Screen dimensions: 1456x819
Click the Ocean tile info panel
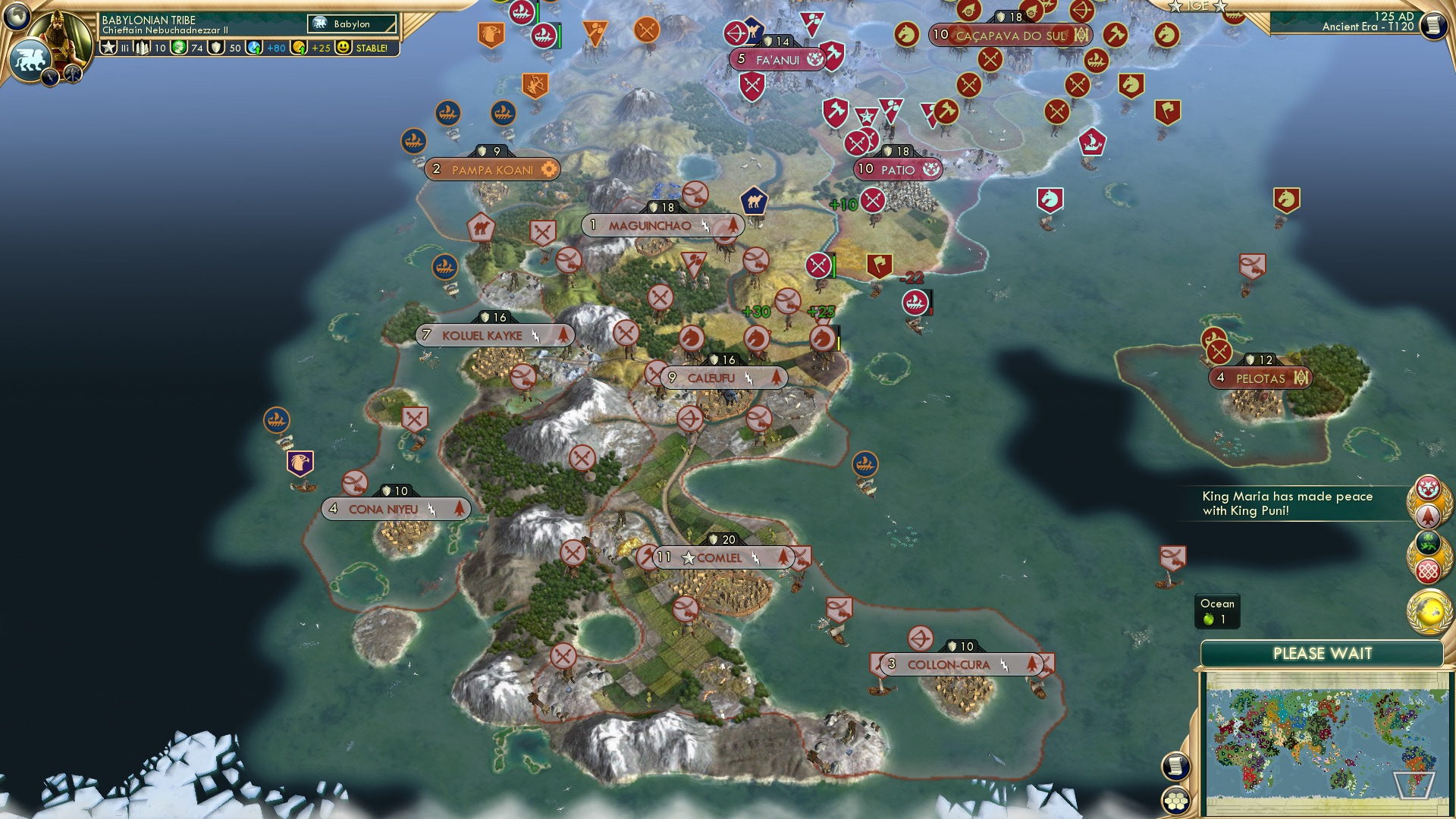pyautogui.click(x=1216, y=611)
